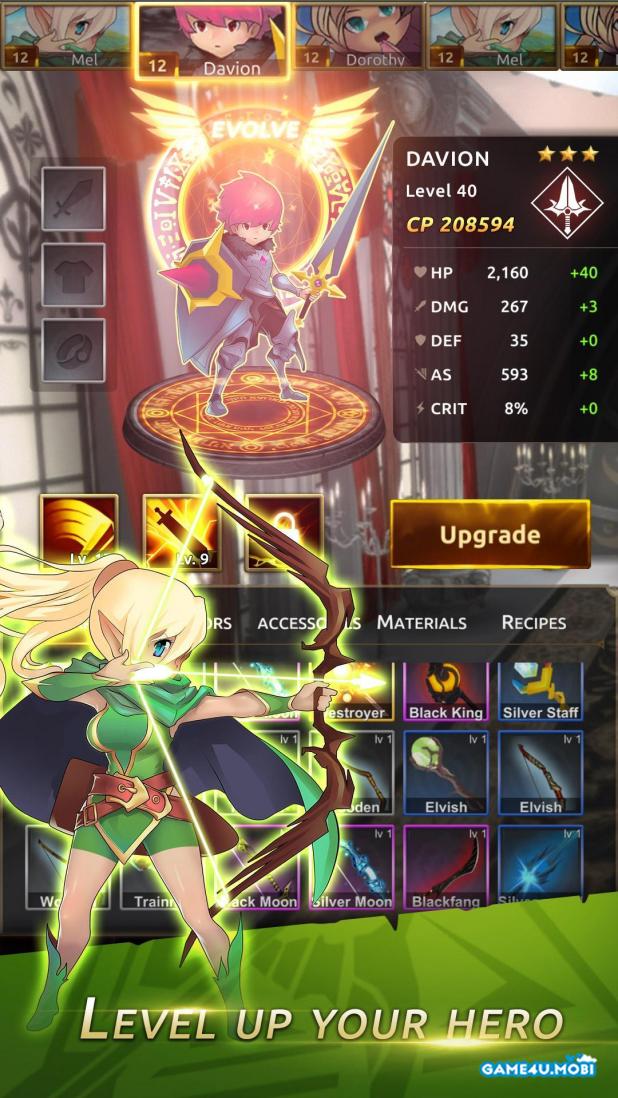Switch to the Materials tab
618x1098 pixels.
coord(421,622)
